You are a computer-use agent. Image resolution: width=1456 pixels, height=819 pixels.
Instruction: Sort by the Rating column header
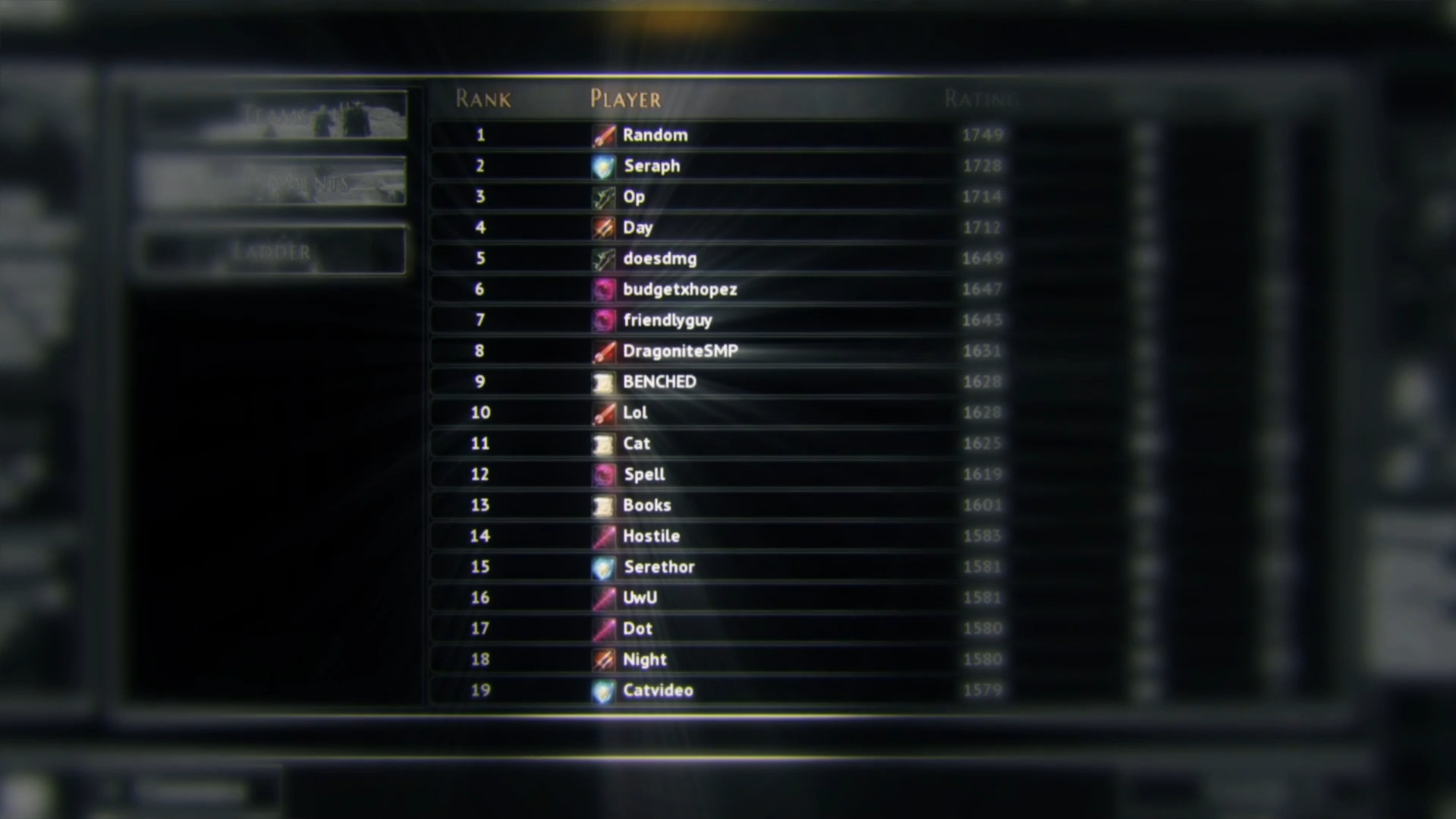[x=981, y=99]
